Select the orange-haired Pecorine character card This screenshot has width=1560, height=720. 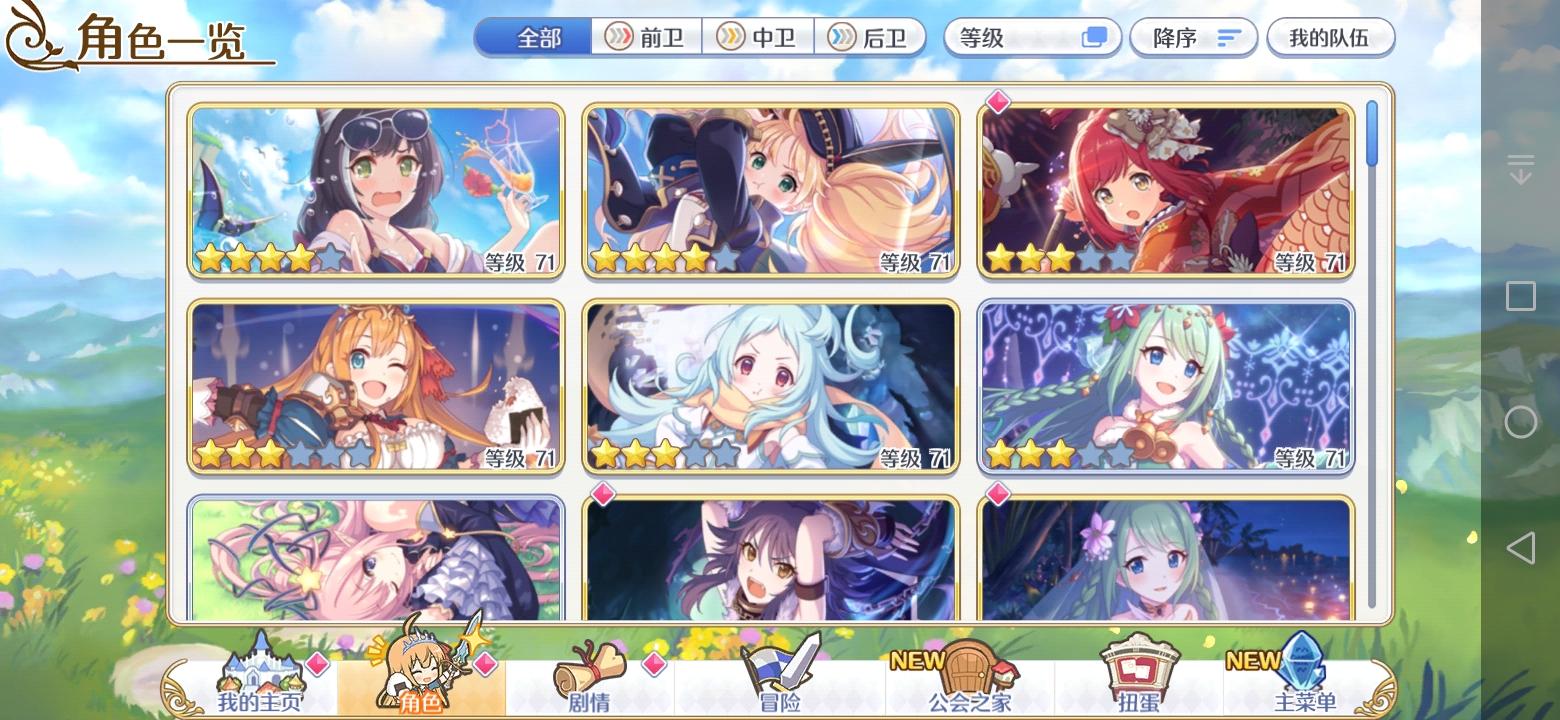tap(376, 386)
